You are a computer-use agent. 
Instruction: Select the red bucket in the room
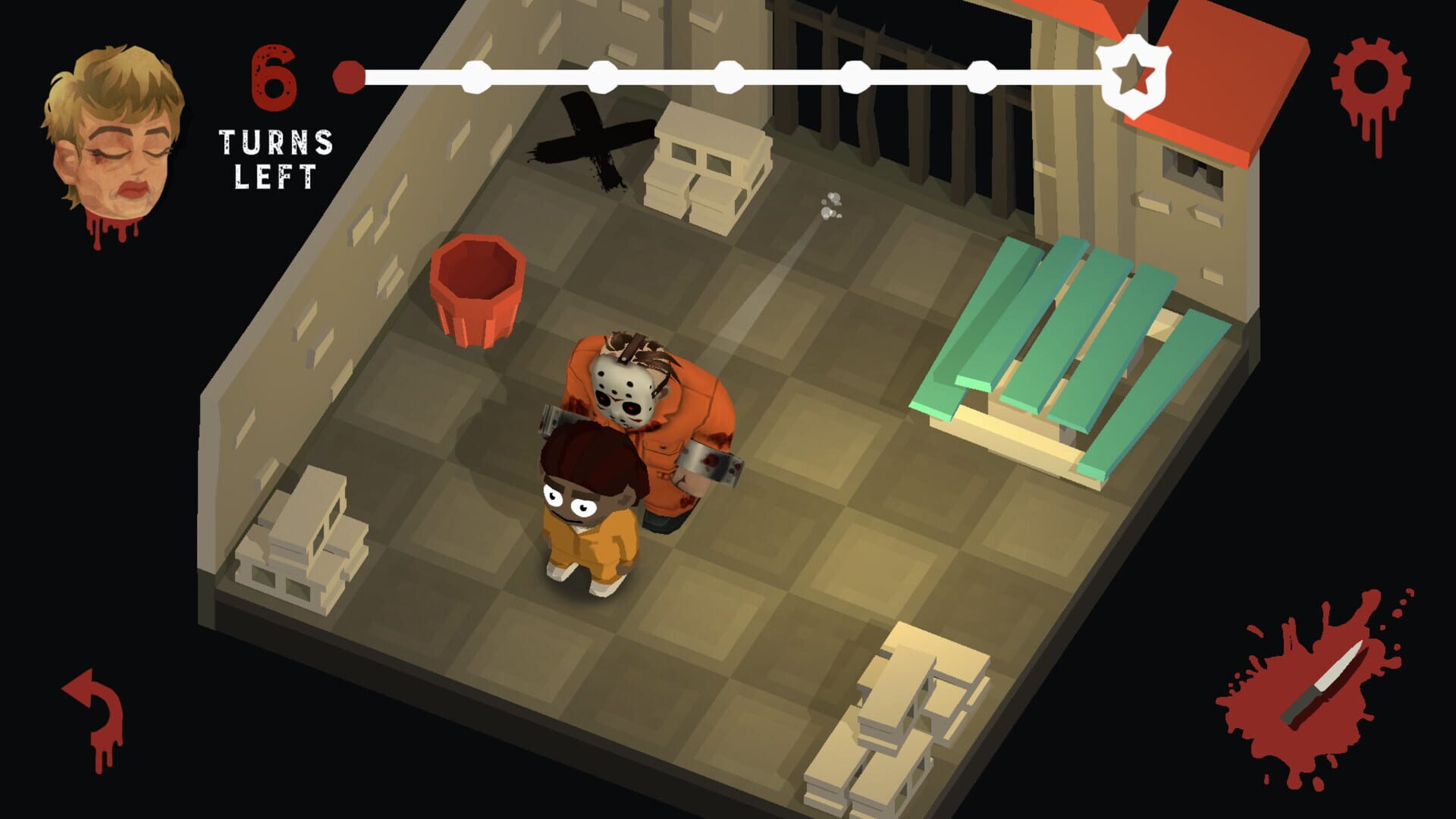pos(478,292)
